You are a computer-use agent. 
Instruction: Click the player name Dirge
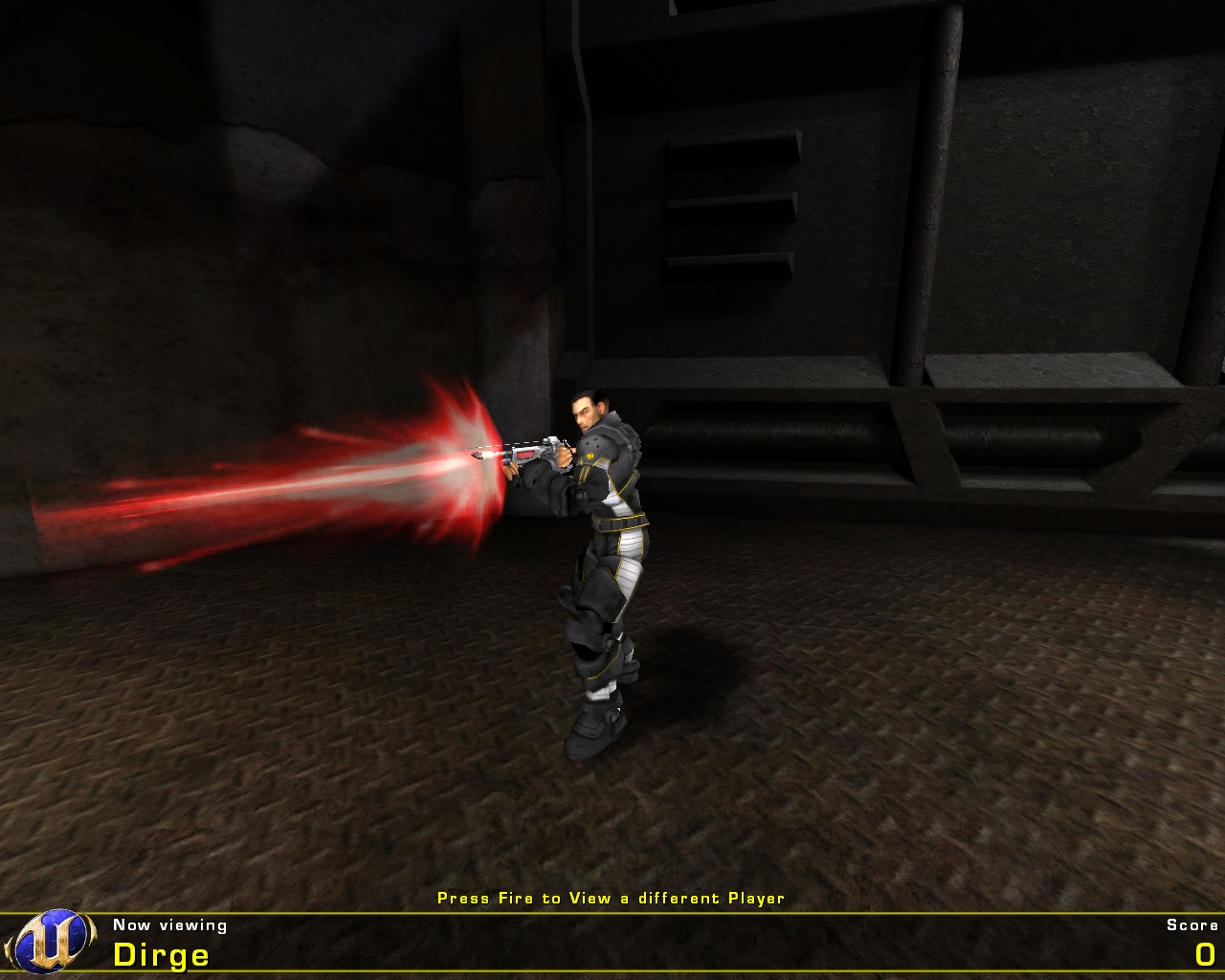[161, 954]
